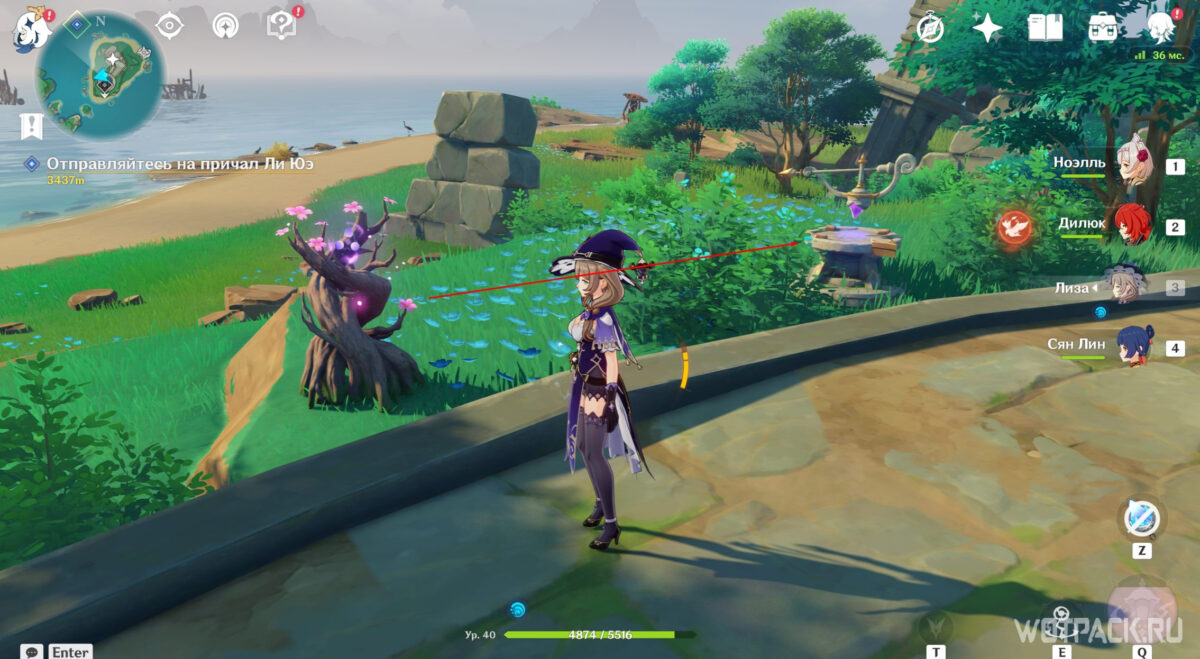Image resolution: width=1200 pixels, height=659 pixels.
Task: Open the quest icon with red alert
Action: click(282, 24)
